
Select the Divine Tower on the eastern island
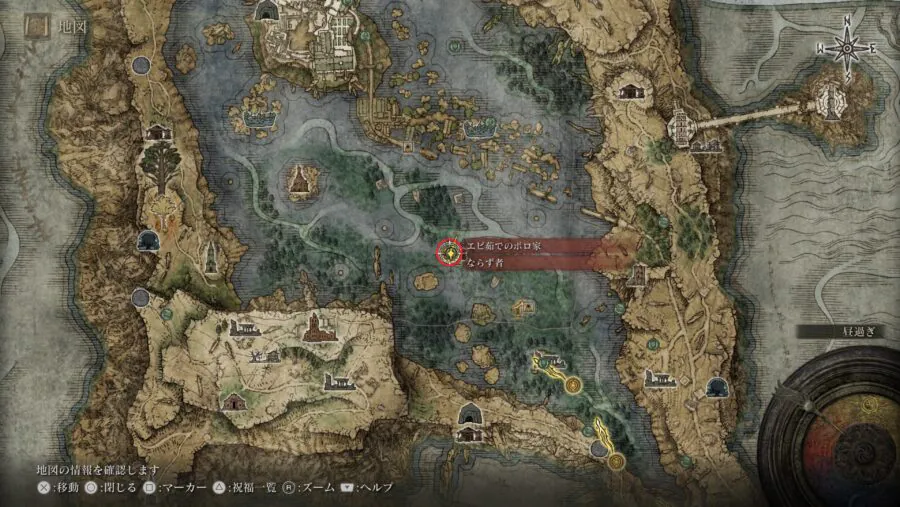[829, 97]
